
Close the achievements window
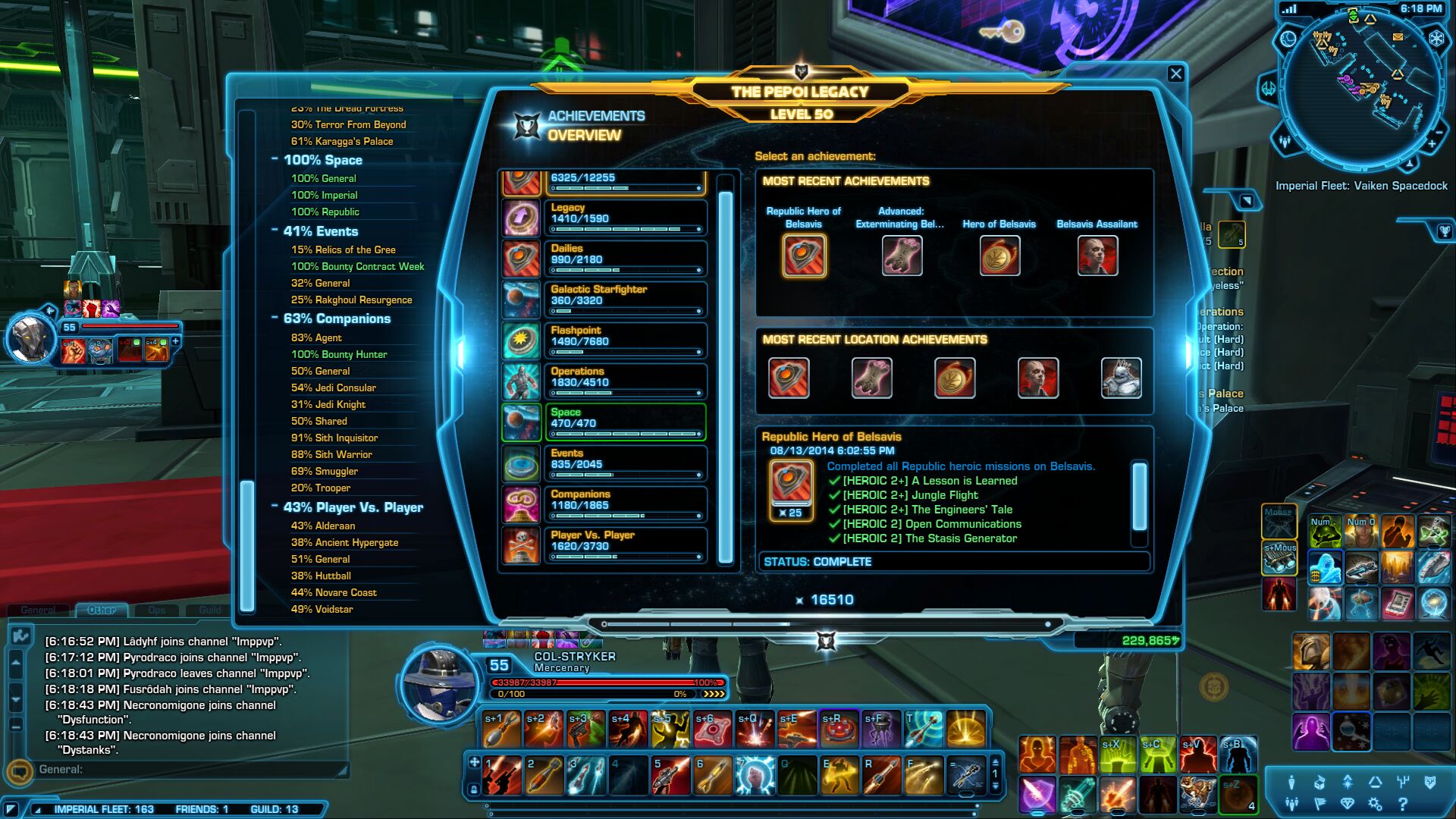(1175, 74)
